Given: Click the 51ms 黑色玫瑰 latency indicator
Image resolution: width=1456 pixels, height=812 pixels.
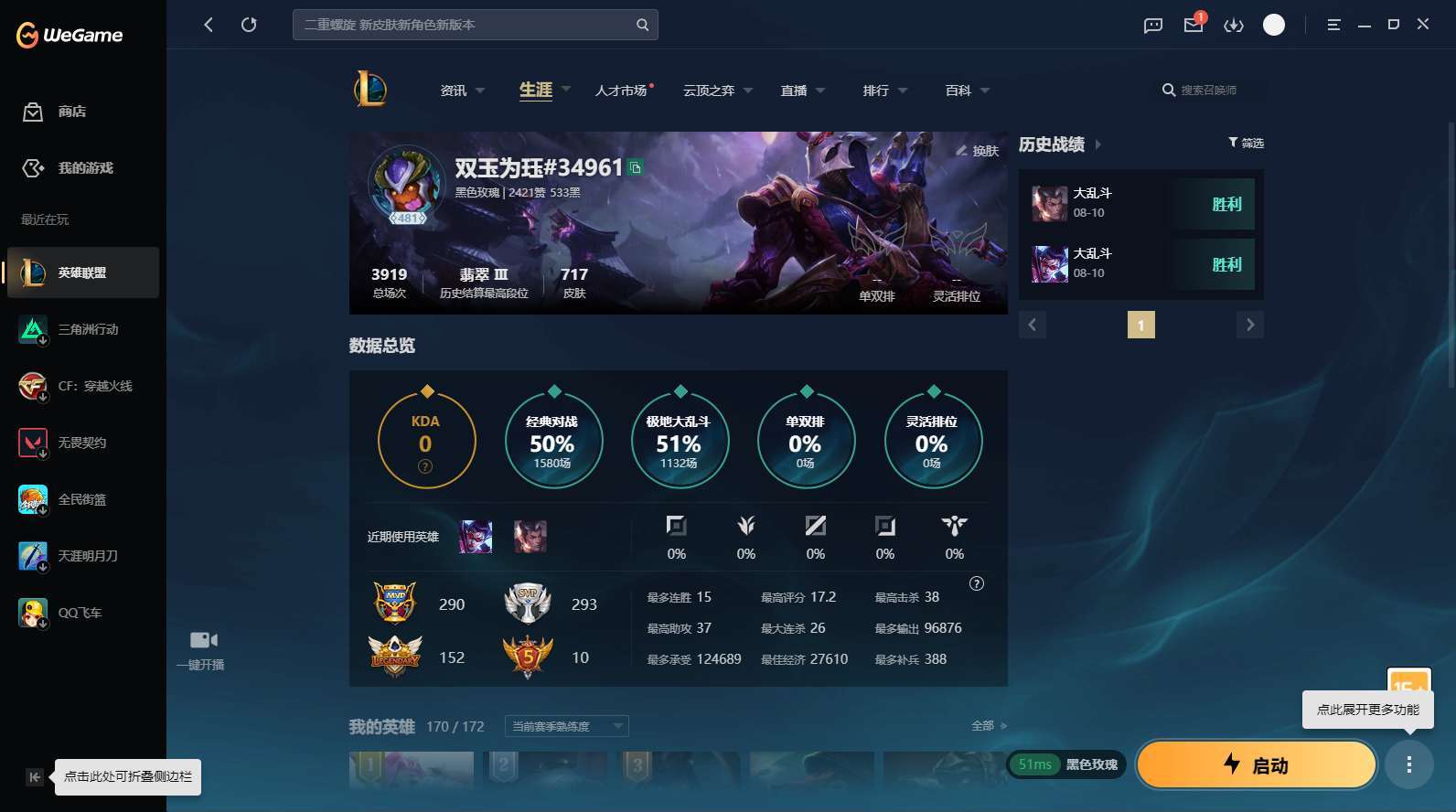Looking at the screenshot, I should [1065, 764].
